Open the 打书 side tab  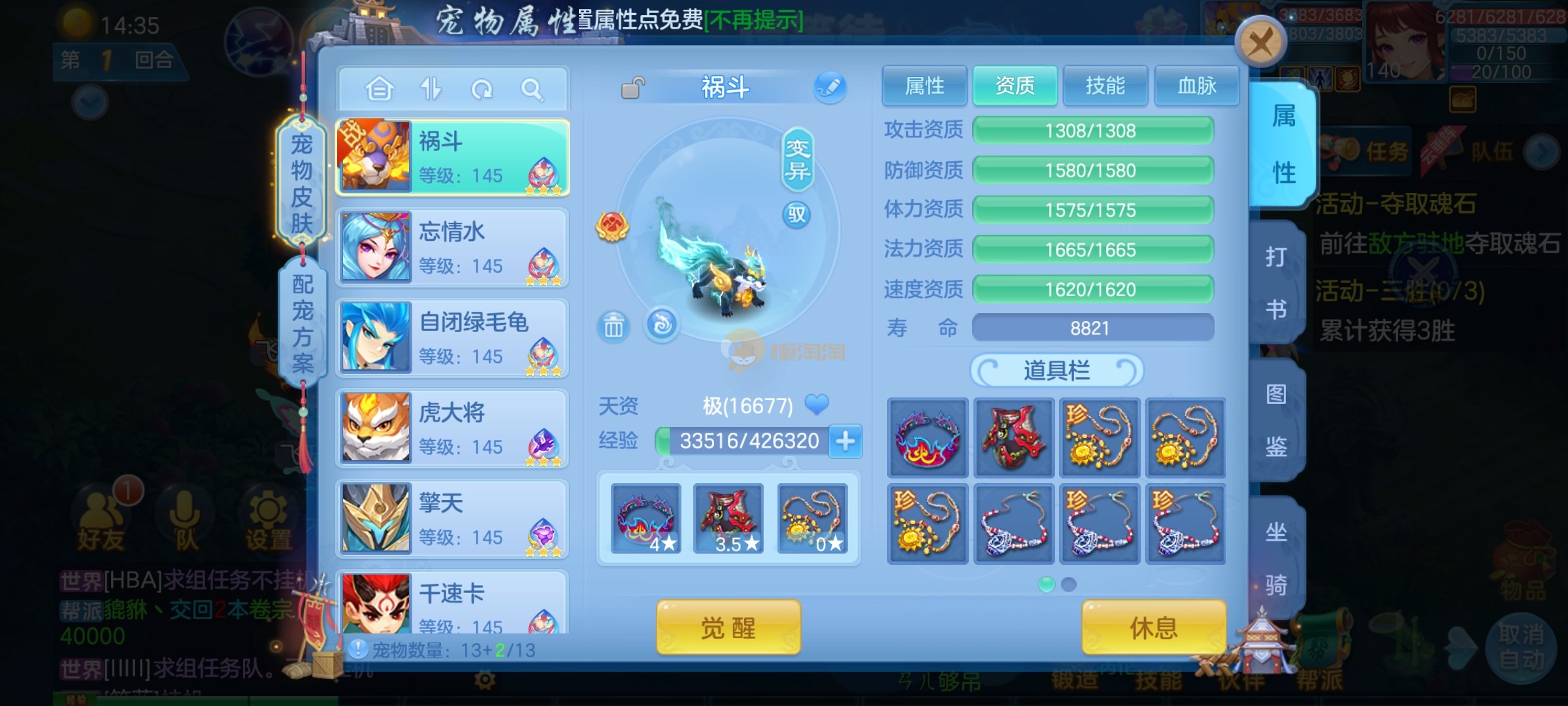(x=1276, y=282)
